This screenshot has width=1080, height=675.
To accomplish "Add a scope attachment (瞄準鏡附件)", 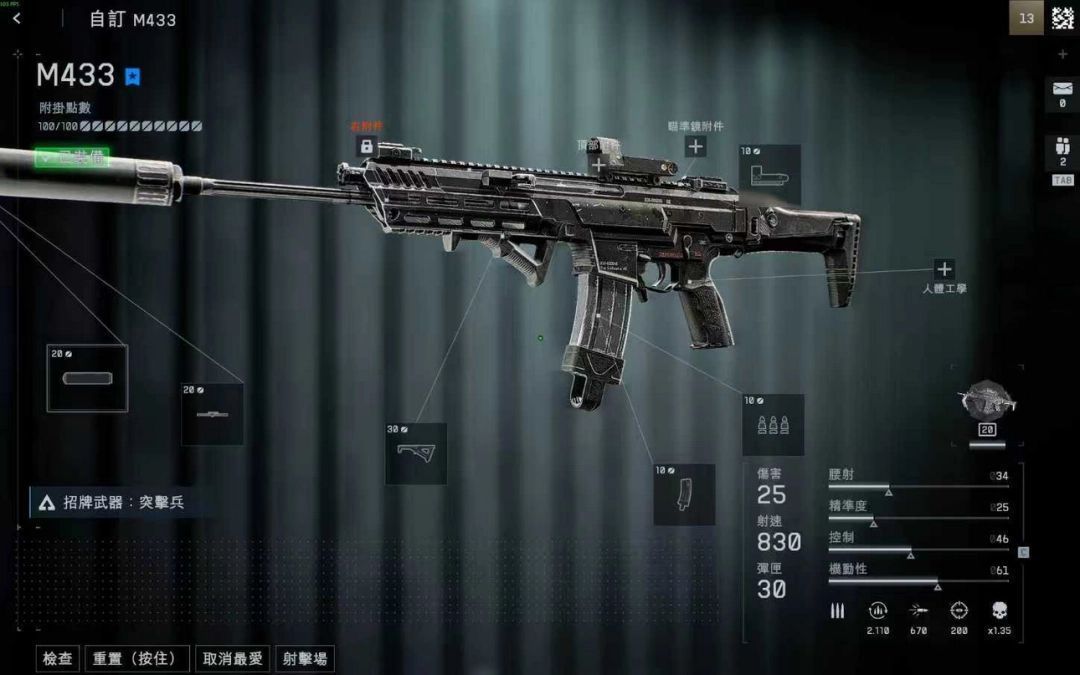I will coord(695,146).
